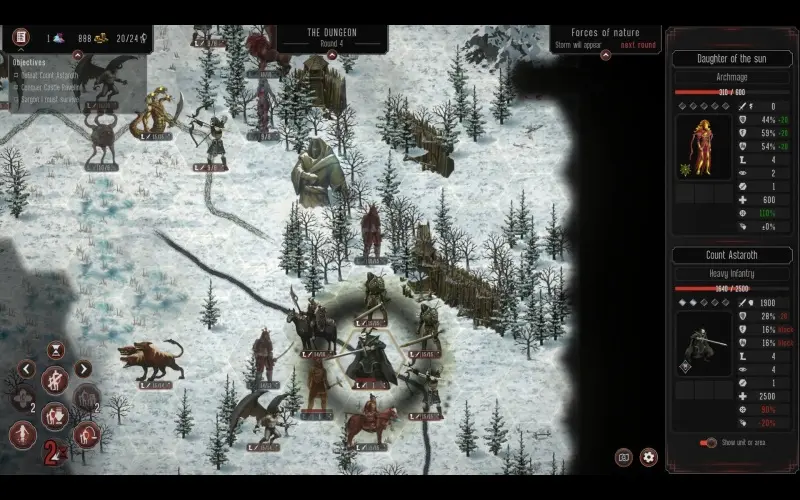Viewport: 800px width, 500px height.
Task: Activate the crossed-out soldiers ability
Action: (55, 380)
